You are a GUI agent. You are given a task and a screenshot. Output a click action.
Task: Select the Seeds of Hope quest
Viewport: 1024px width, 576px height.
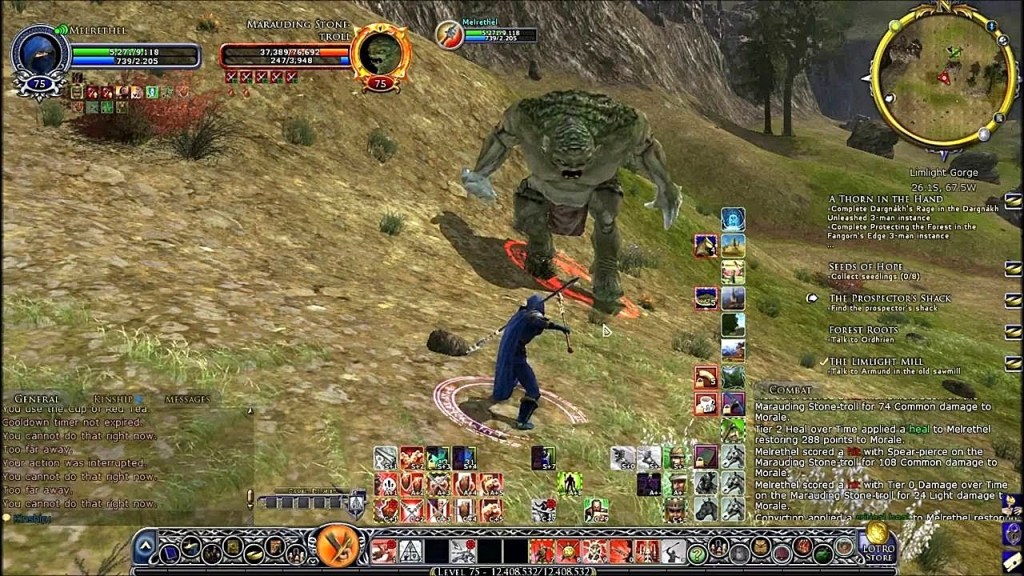(x=865, y=267)
